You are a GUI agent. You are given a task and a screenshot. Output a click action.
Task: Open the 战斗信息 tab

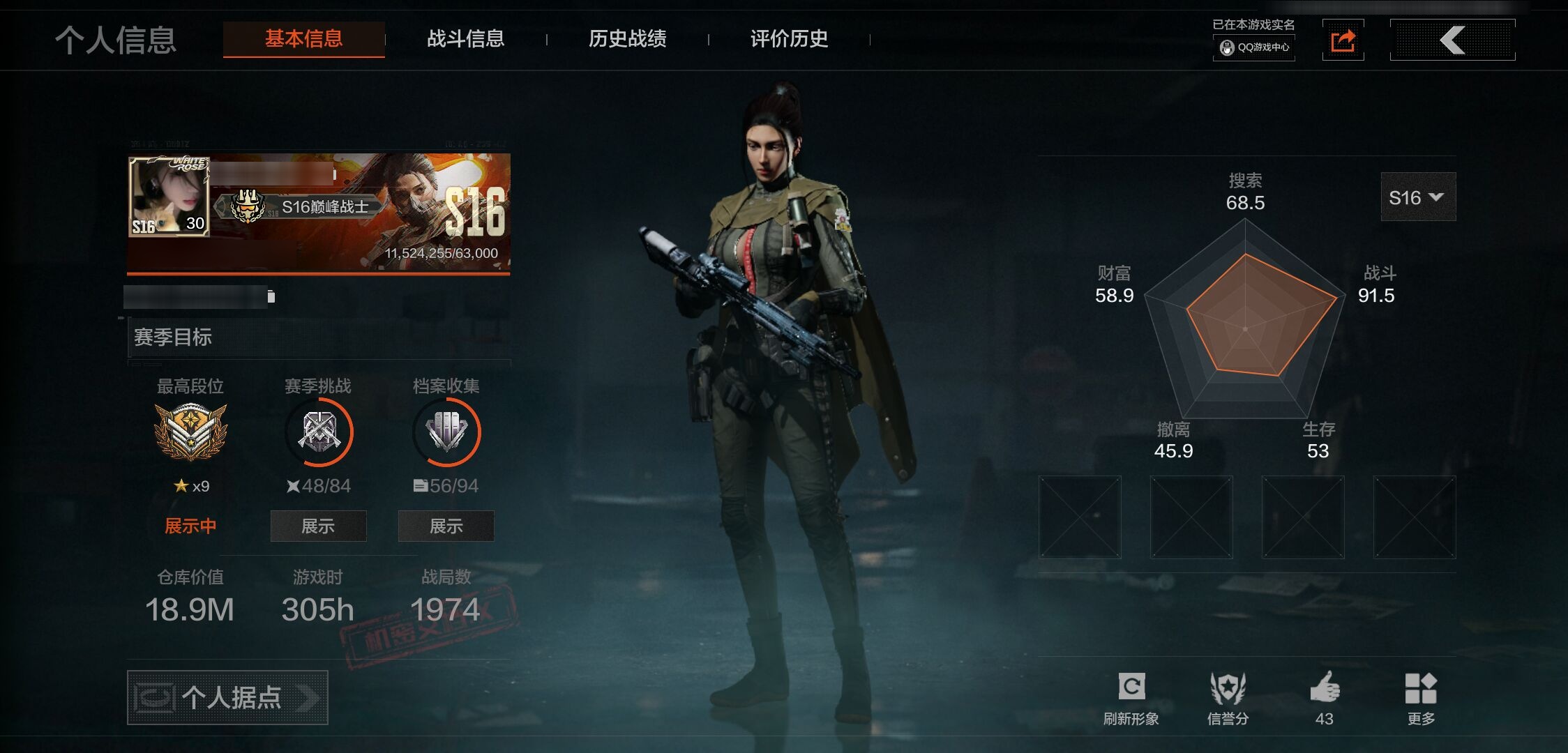click(465, 39)
